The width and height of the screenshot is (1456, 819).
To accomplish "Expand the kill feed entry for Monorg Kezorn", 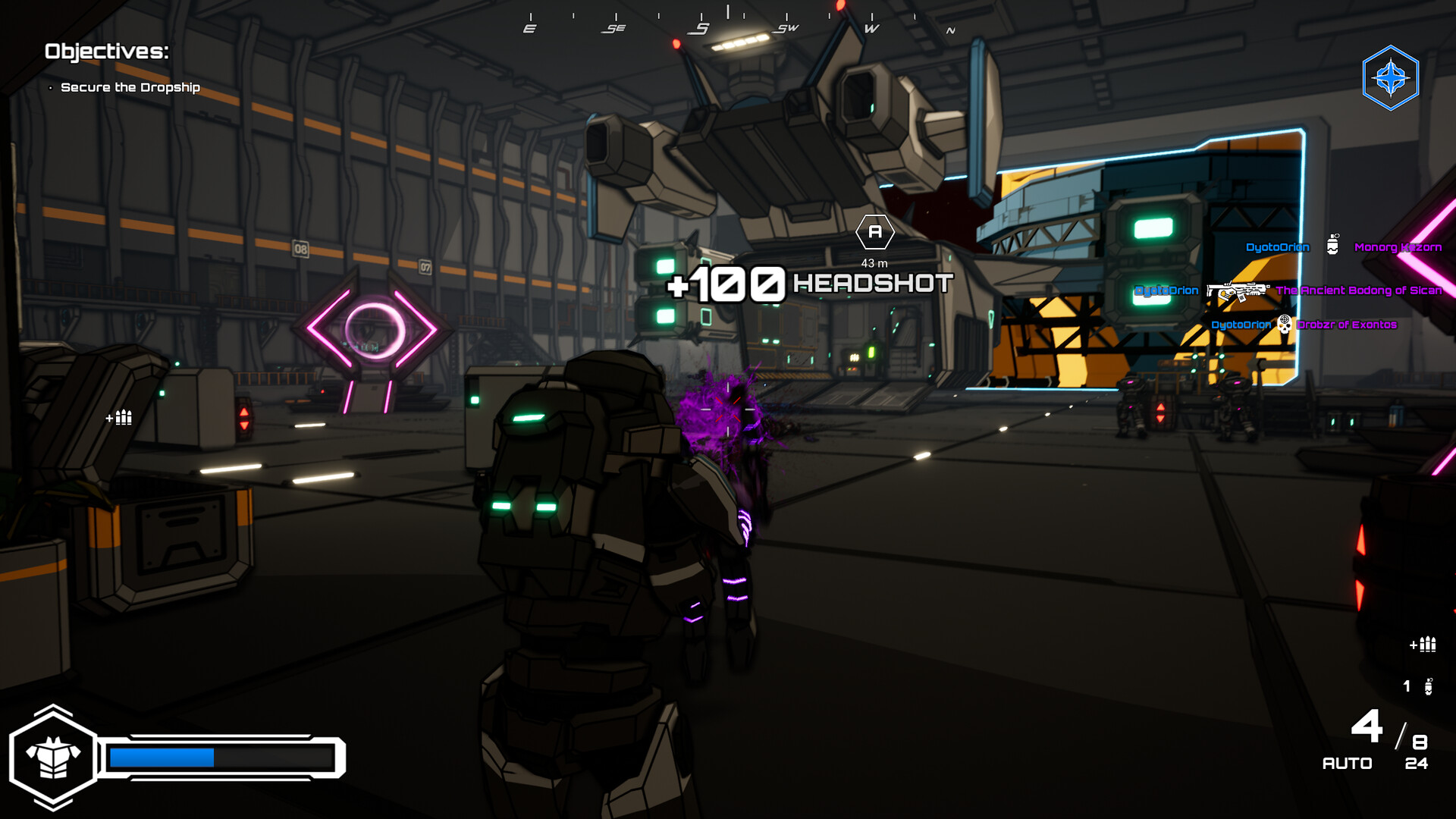I will (x=1398, y=247).
